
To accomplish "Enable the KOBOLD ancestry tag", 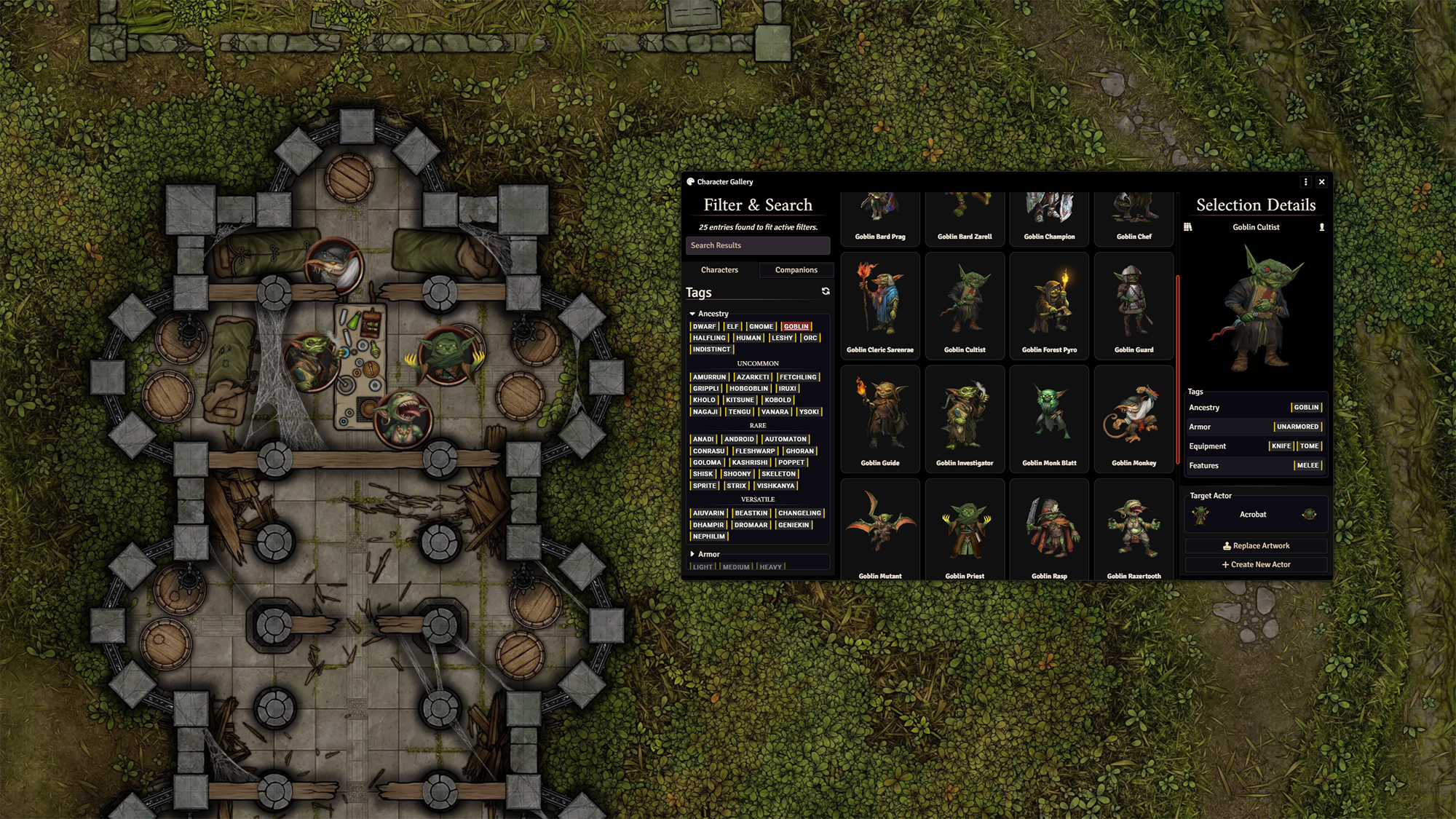I will (x=778, y=400).
